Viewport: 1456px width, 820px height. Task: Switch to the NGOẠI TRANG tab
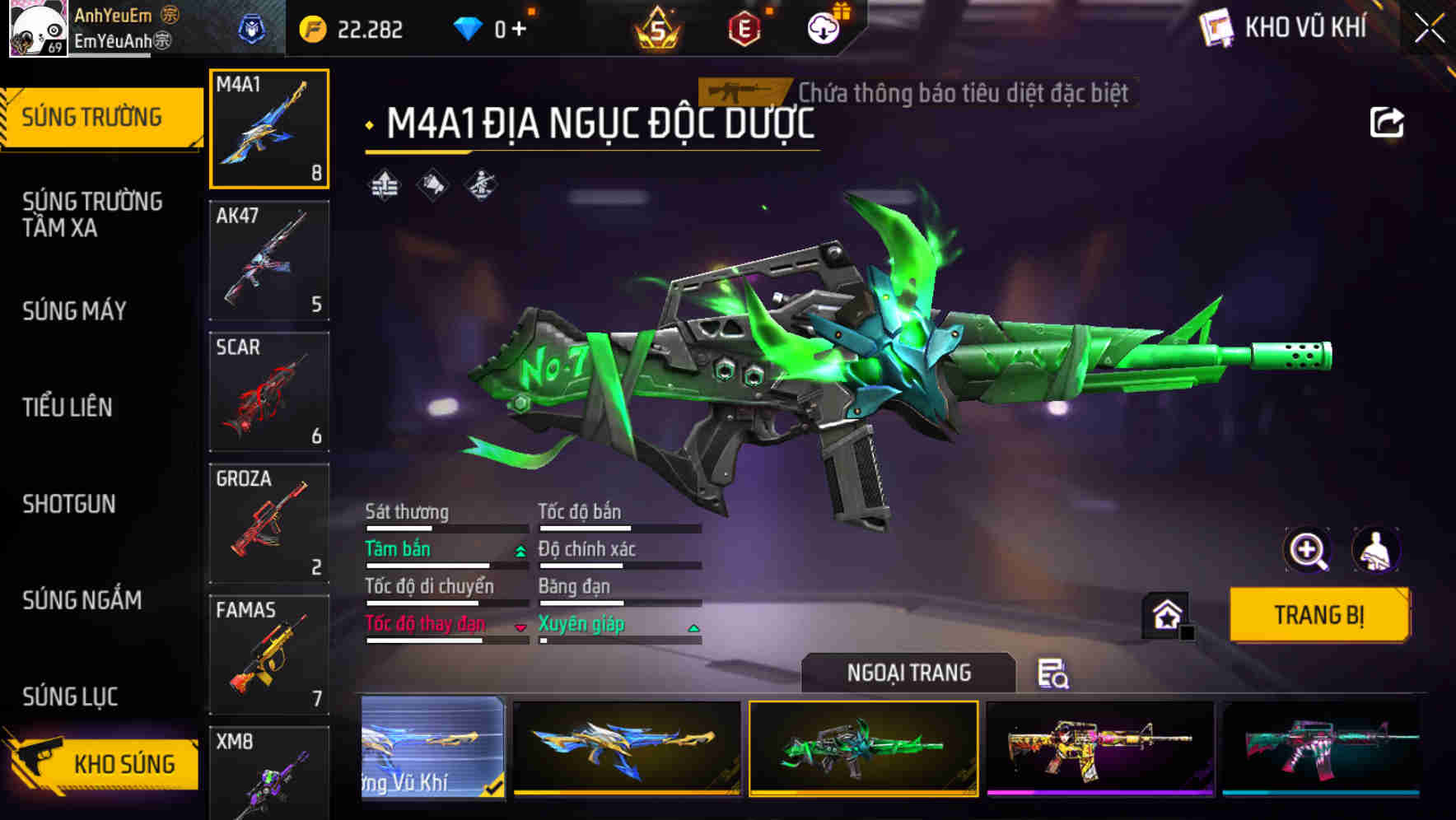click(906, 672)
